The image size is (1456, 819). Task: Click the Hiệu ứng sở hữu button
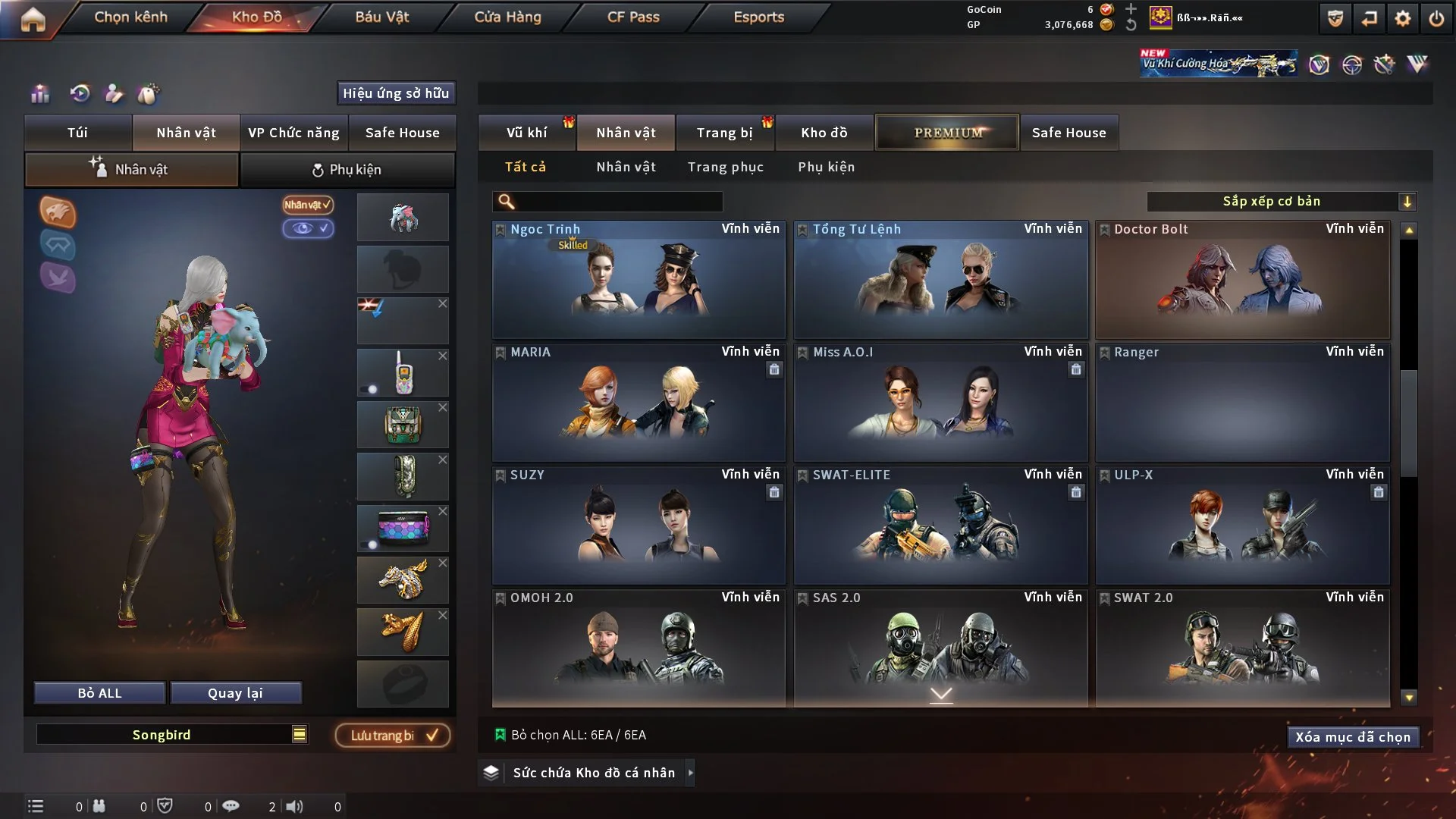396,93
